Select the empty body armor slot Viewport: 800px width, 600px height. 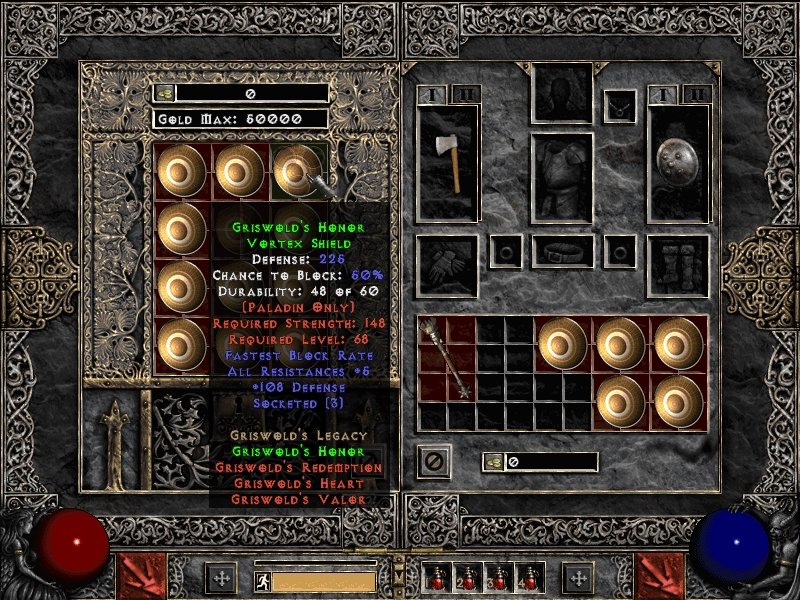pyautogui.click(x=562, y=178)
